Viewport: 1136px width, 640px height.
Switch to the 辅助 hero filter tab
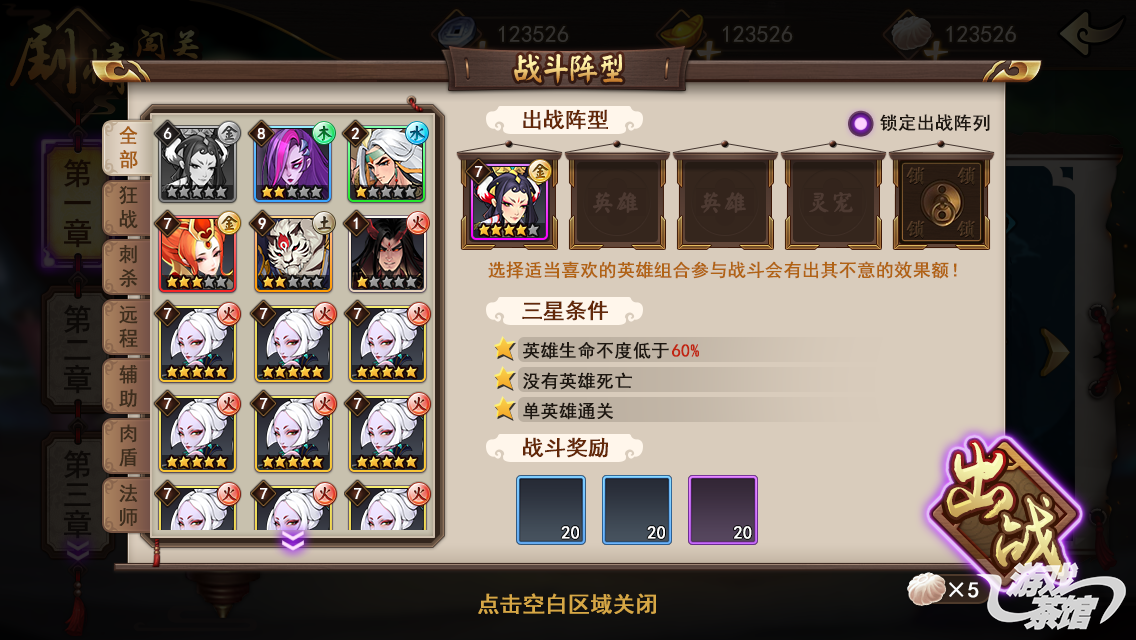point(128,386)
